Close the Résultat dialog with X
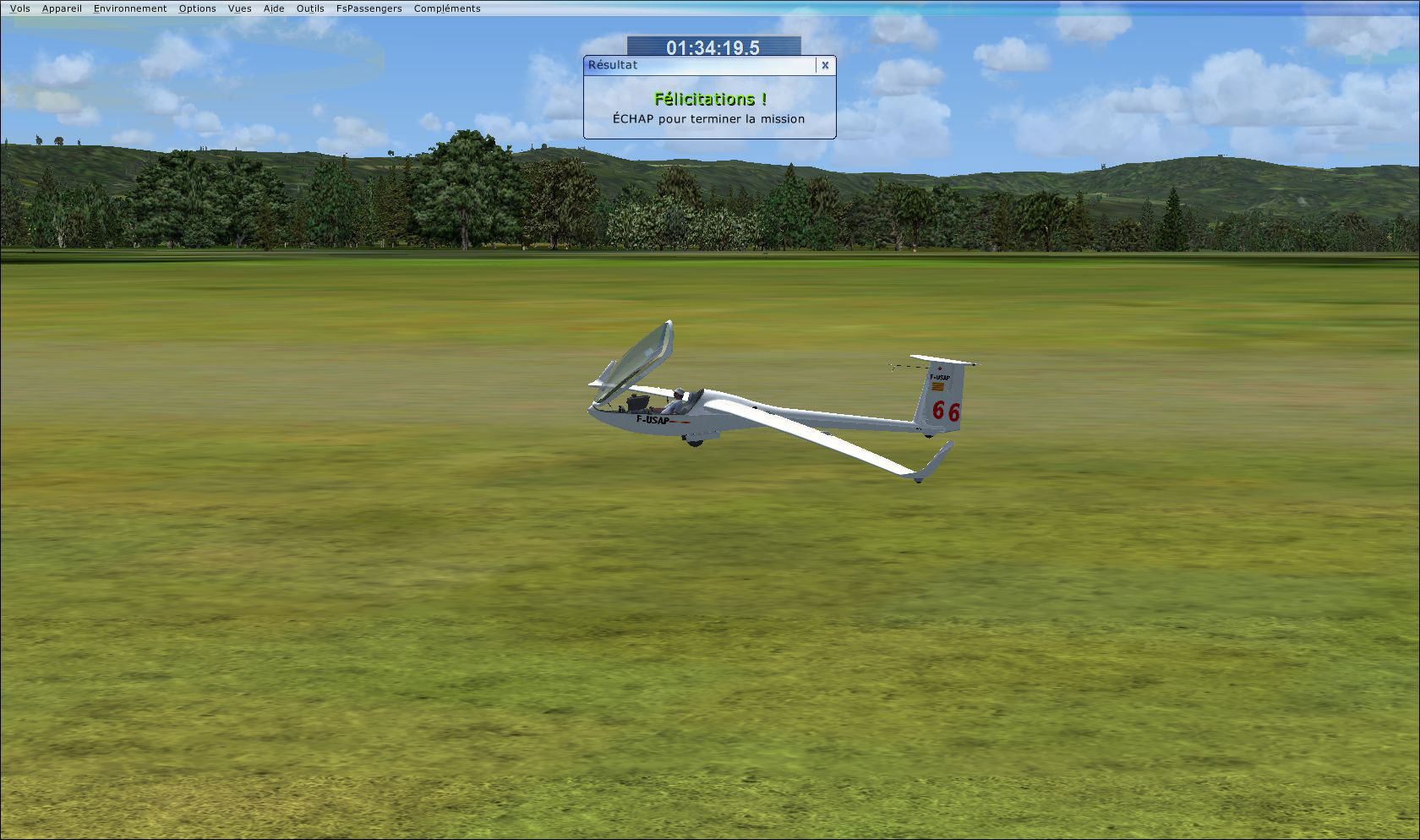 [824, 65]
